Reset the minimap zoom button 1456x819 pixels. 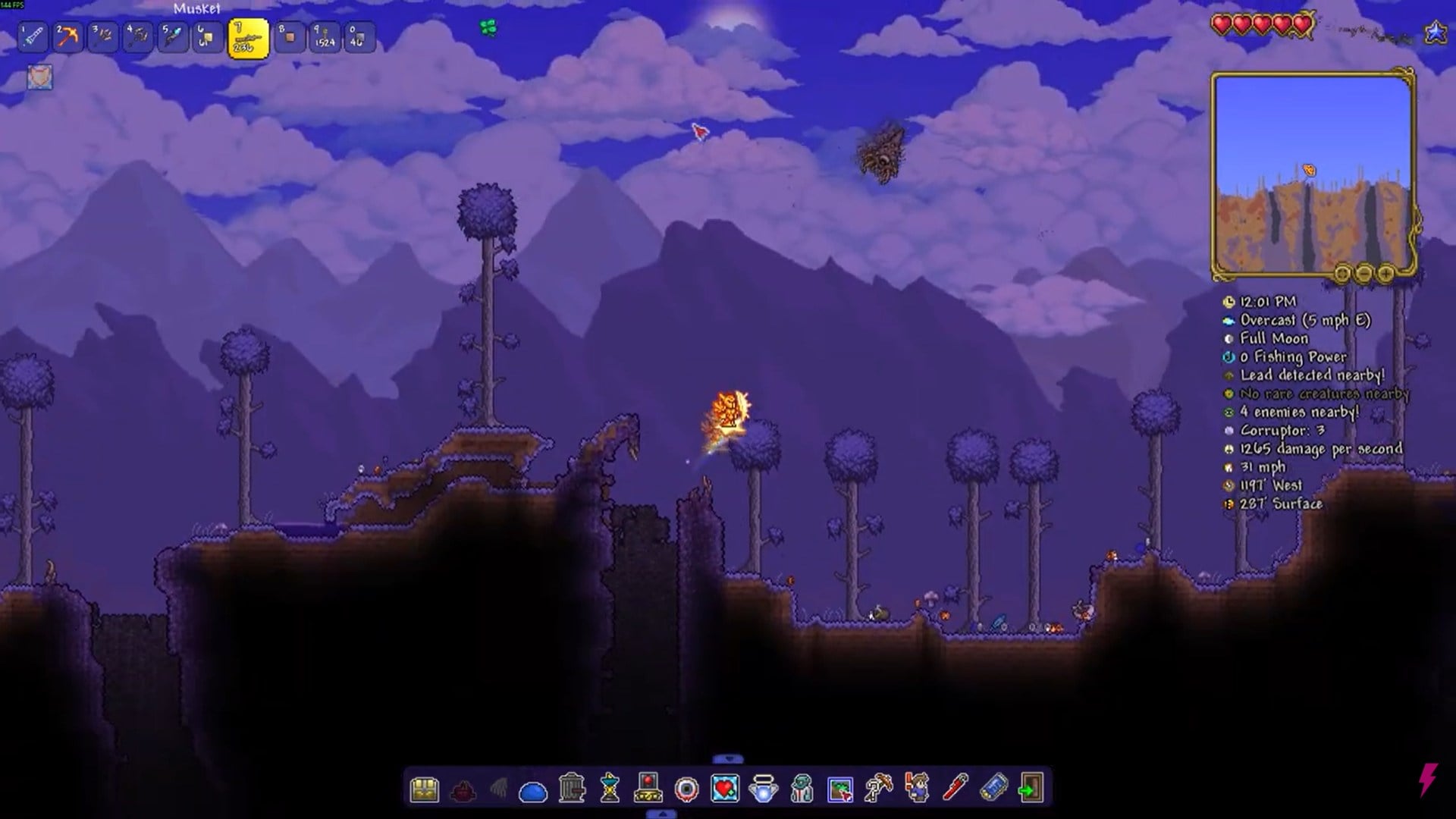(1342, 273)
